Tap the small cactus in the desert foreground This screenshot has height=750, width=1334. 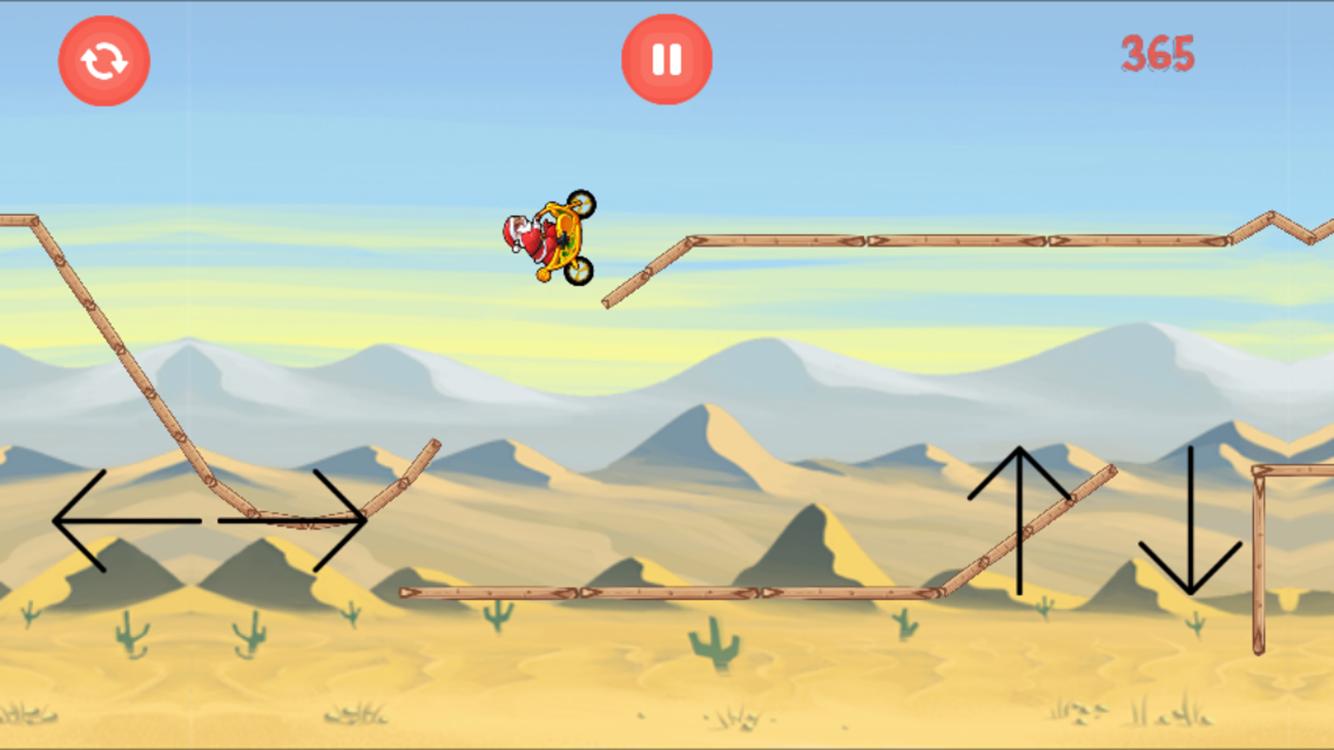[x=131, y=633]
